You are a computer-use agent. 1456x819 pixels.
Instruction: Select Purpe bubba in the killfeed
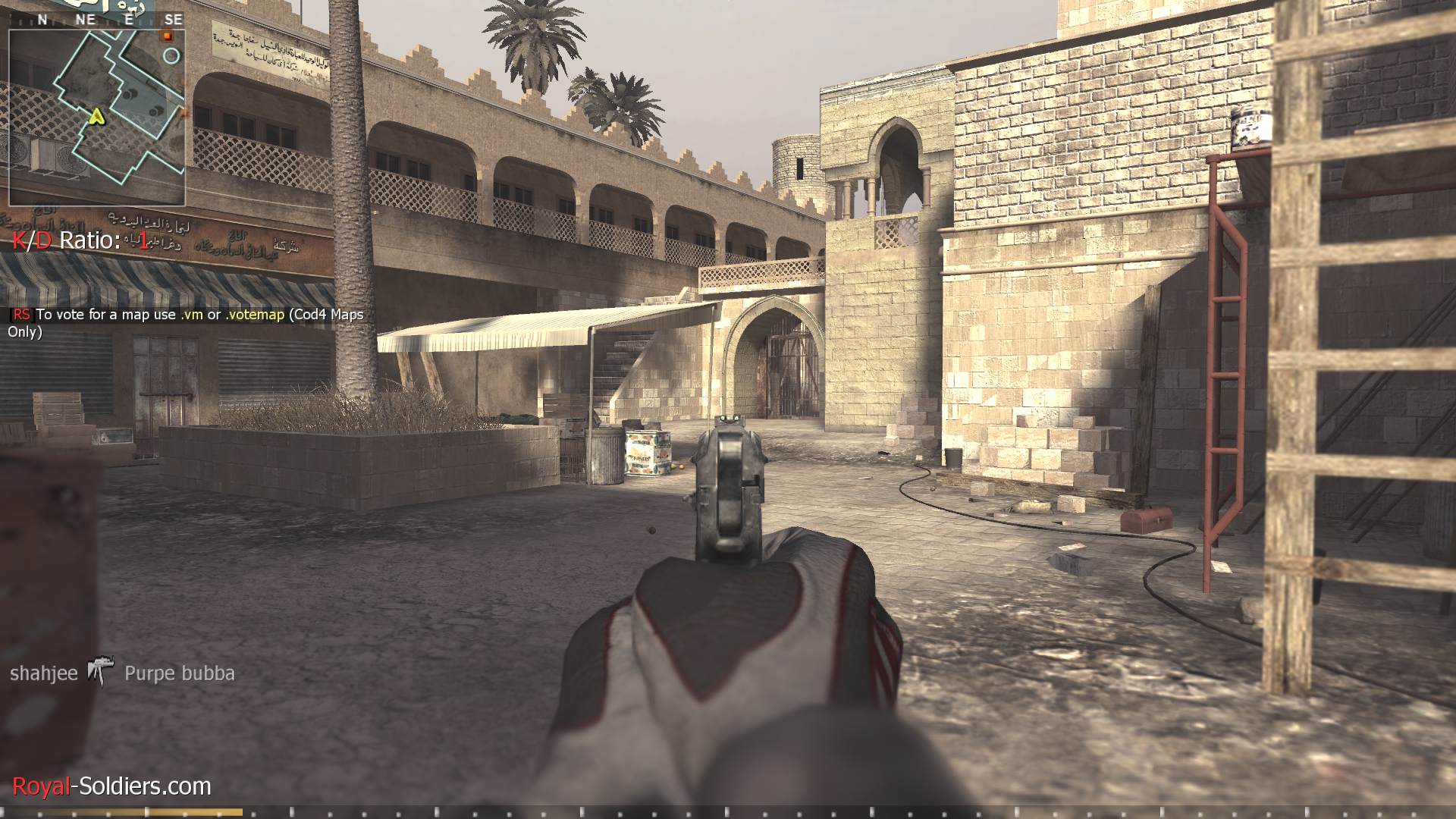(180, 673)
